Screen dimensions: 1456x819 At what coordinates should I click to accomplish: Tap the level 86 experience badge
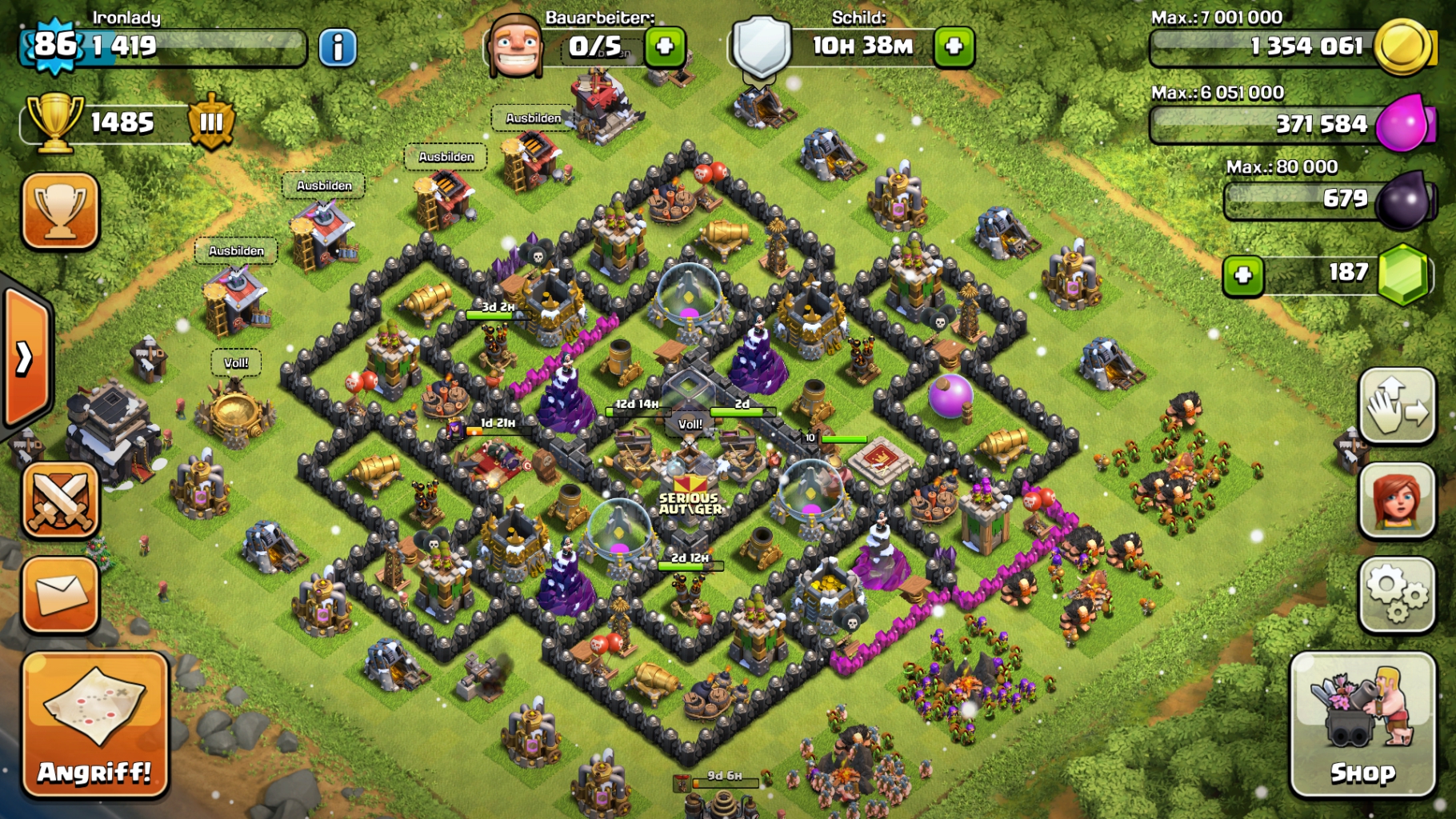pos(54,45)
